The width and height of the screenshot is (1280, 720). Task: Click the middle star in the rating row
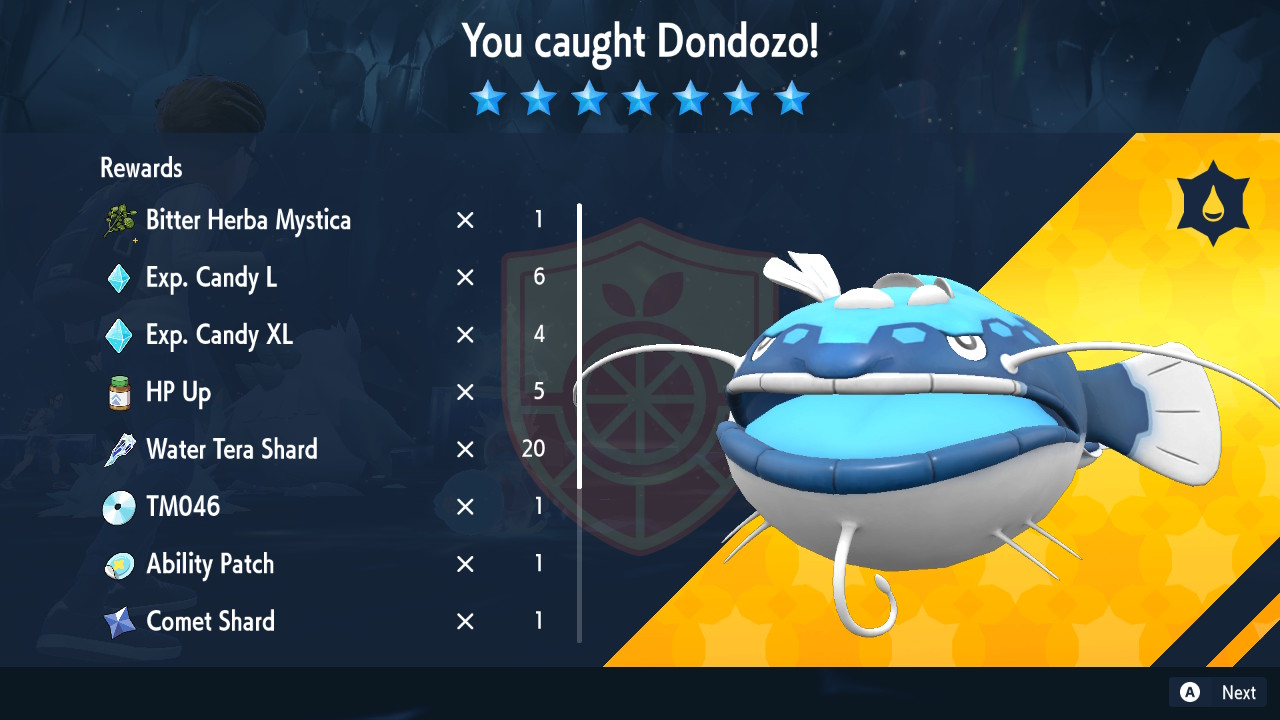point(640,98)
